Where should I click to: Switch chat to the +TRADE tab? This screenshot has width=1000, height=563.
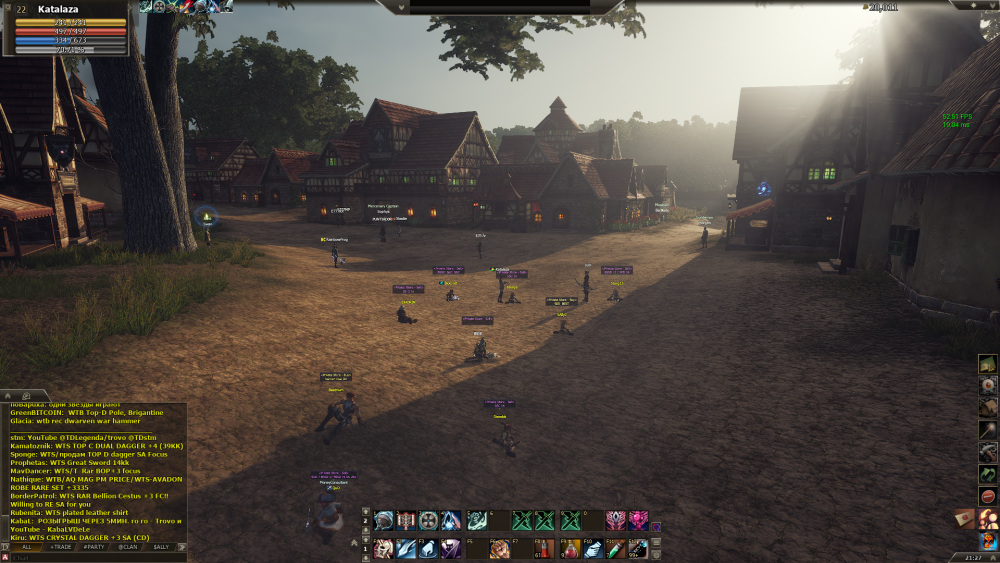[60, 547]
